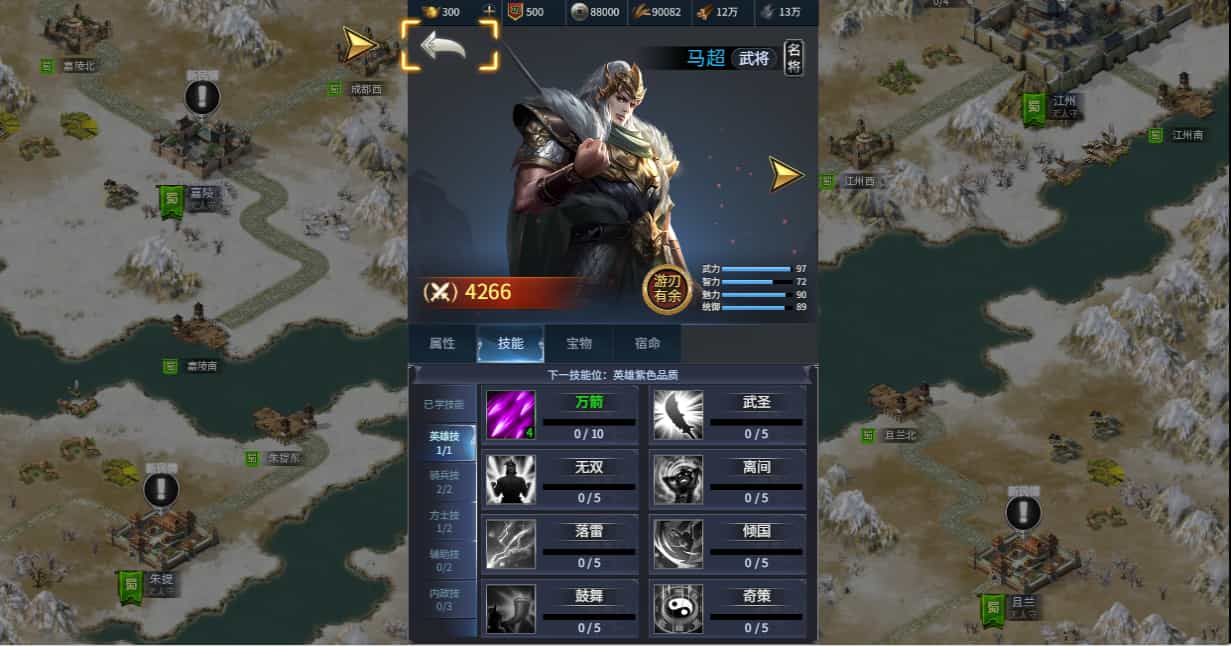The height and width of the screenshot is (646, 1231).
Task: Choose the 骑兵技 cavalry skills category
Action: 442,482
